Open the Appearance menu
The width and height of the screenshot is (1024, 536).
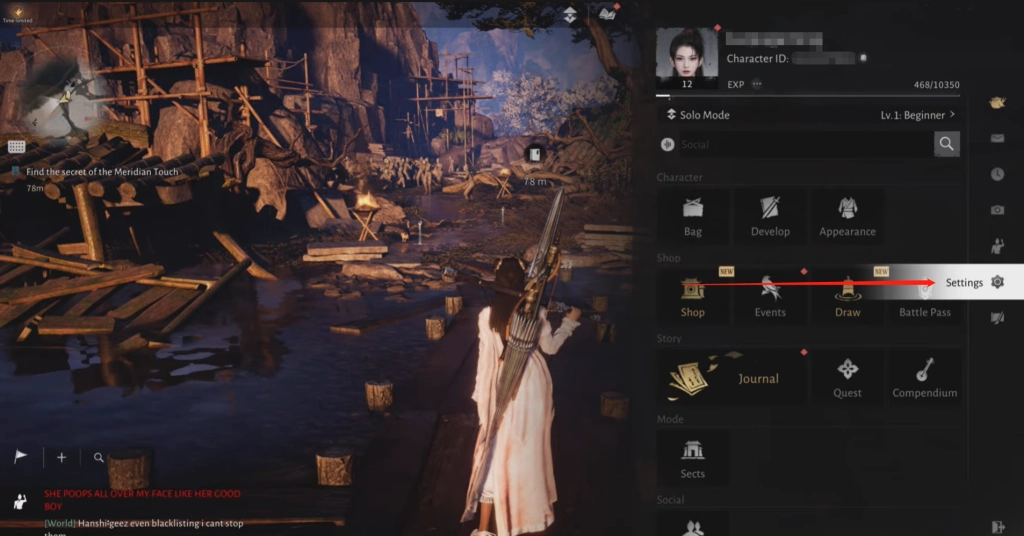(847, 216)
